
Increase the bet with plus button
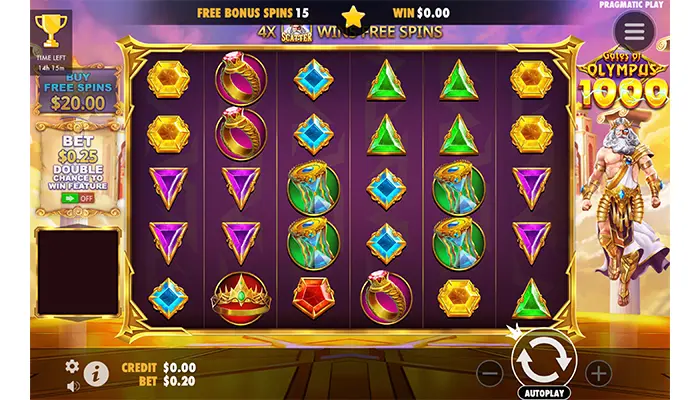point(598,374)
